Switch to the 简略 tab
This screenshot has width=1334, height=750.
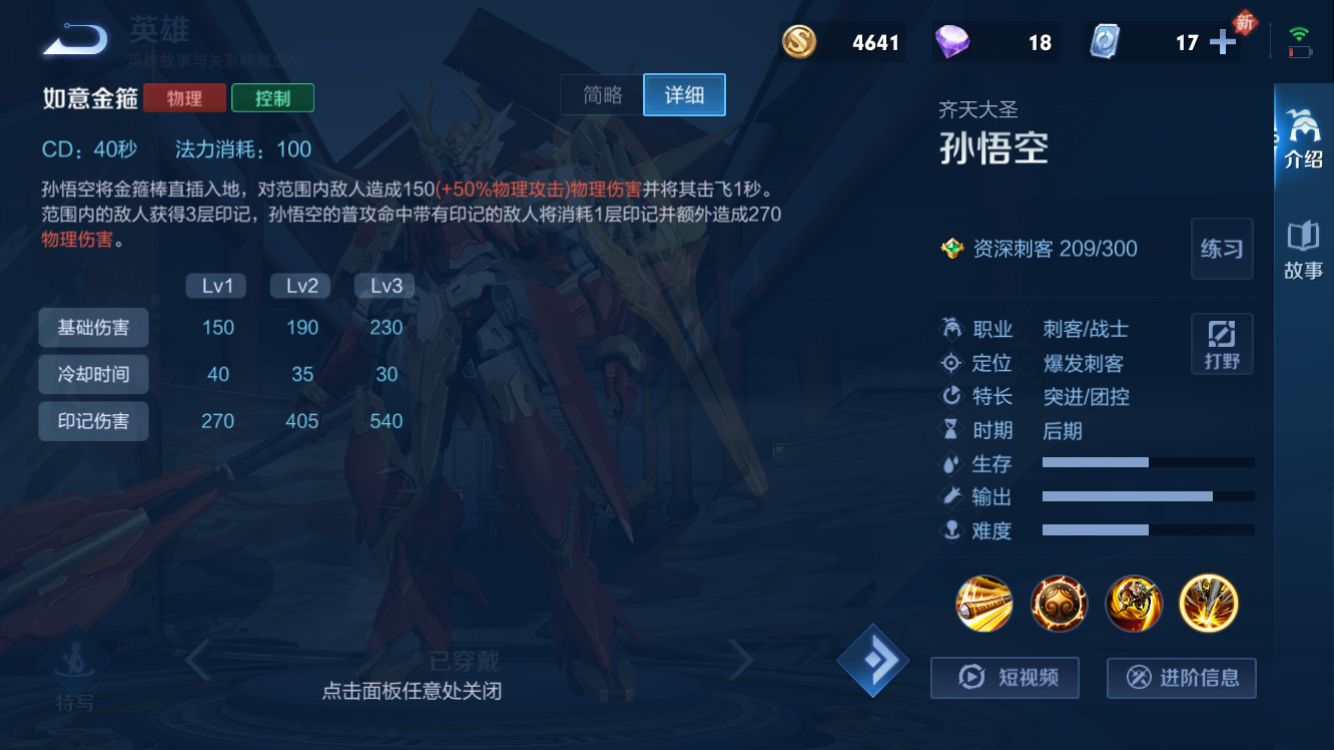[x=604, y=94]
